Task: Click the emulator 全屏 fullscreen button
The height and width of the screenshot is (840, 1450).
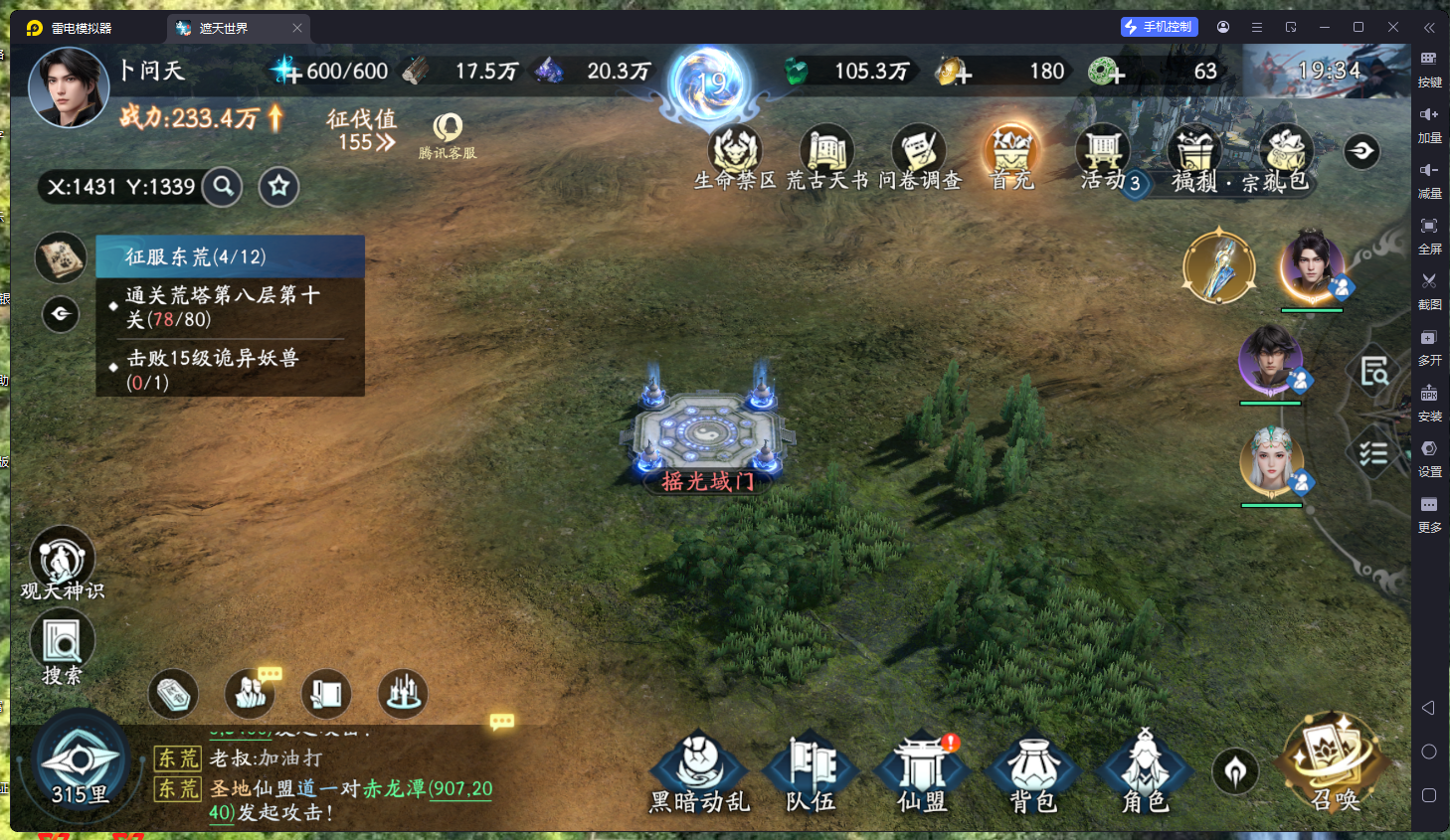Action: click(1429, 234)
